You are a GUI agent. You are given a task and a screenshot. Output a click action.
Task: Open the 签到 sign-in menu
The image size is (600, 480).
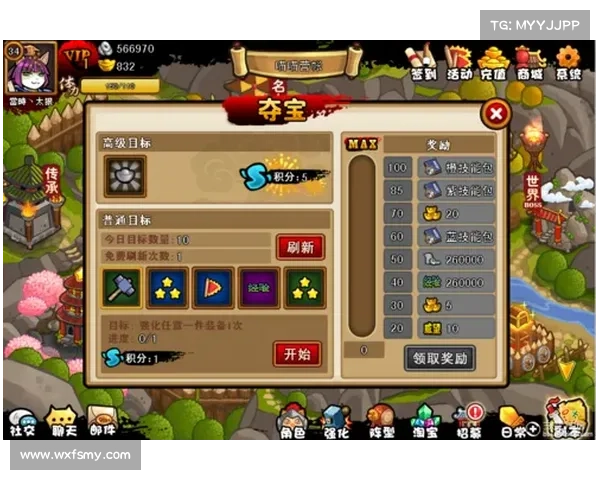coord(423,62)
